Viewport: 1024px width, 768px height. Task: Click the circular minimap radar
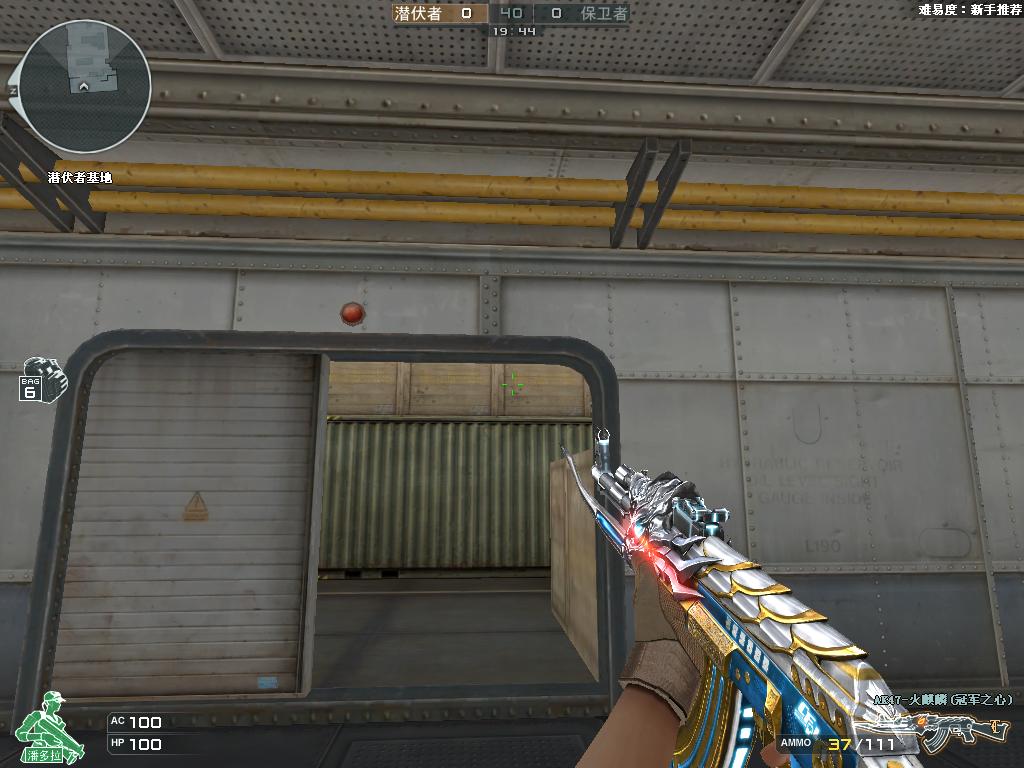(85, 87)
